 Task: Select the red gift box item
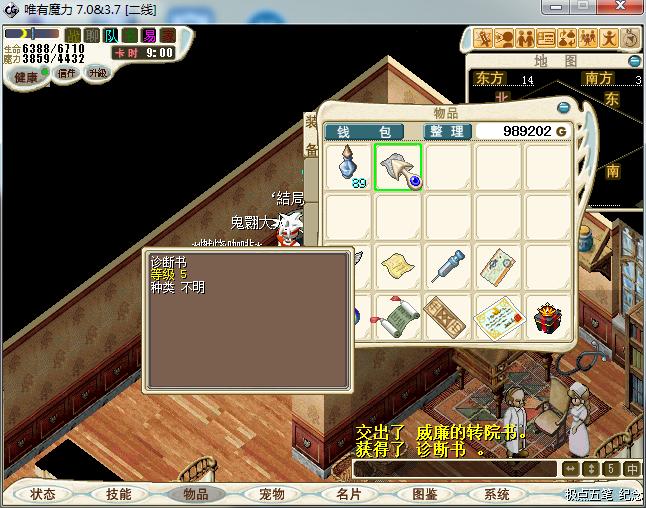pyautogui.click(x=547, y=316)
